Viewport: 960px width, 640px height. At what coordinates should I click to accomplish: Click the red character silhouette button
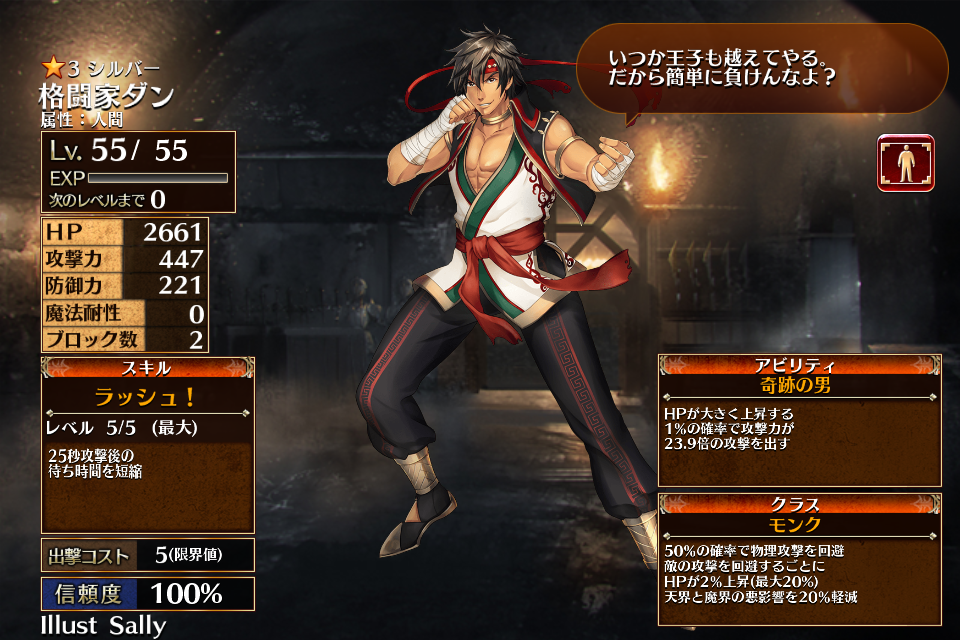pos(905,163)
